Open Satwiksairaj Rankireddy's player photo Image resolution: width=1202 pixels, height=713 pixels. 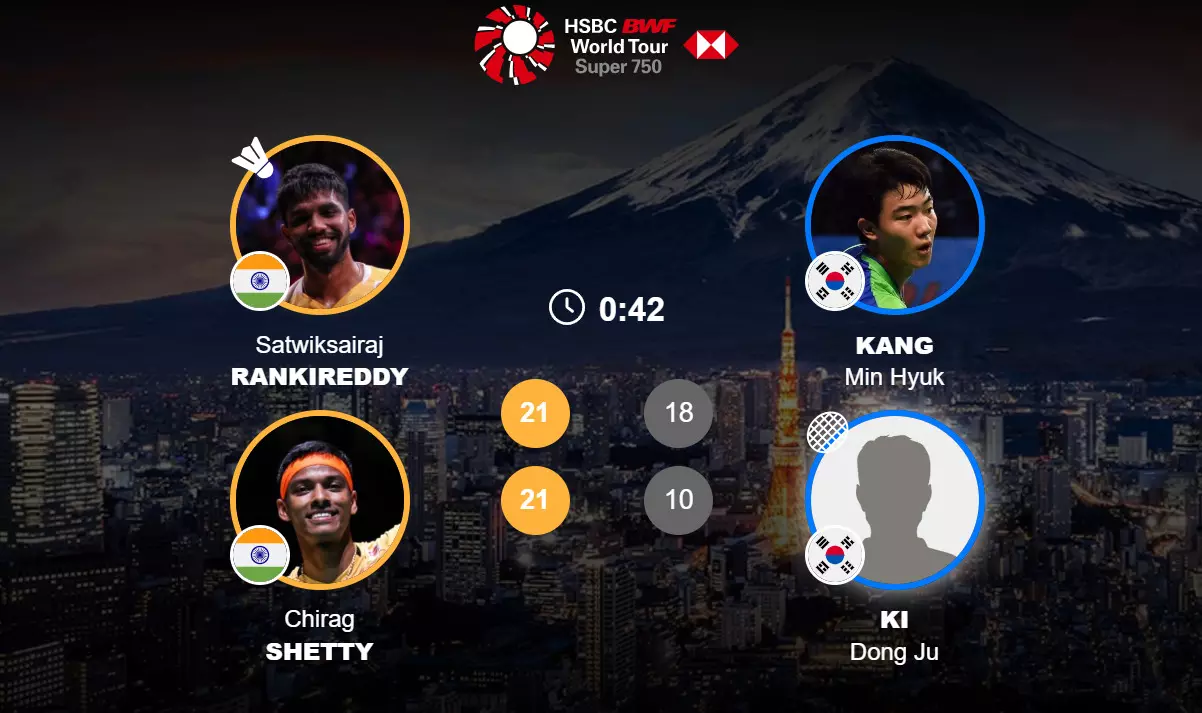320,224
